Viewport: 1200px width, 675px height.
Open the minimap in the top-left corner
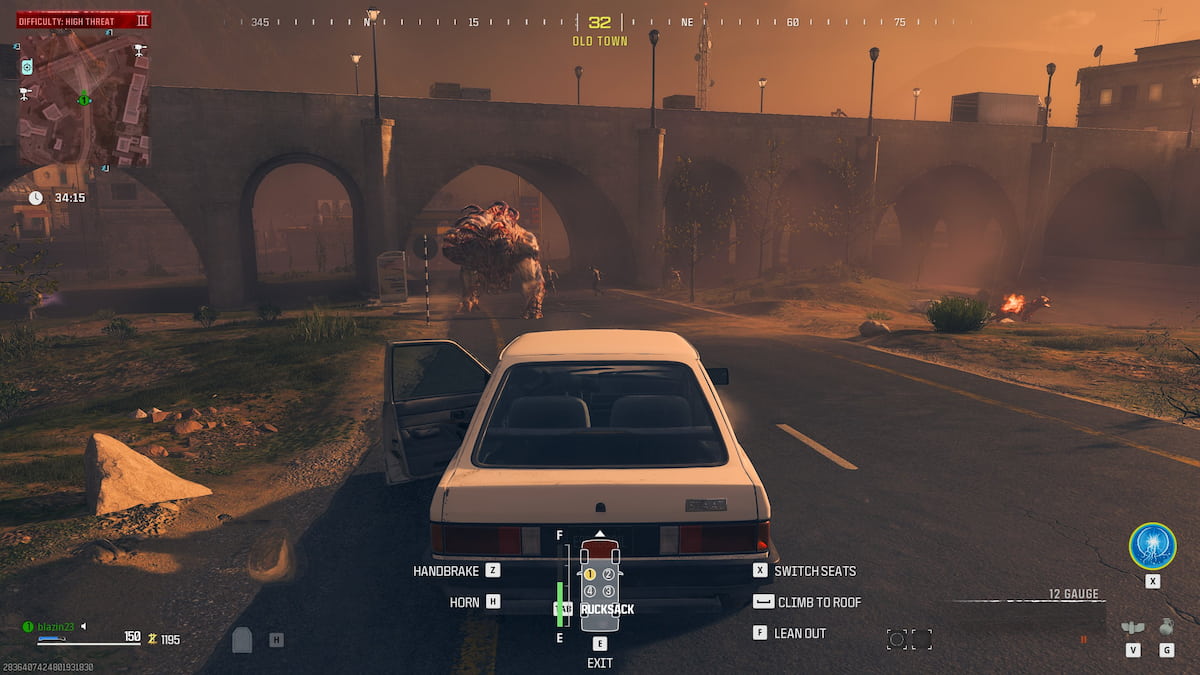click(x=84, y=98)
